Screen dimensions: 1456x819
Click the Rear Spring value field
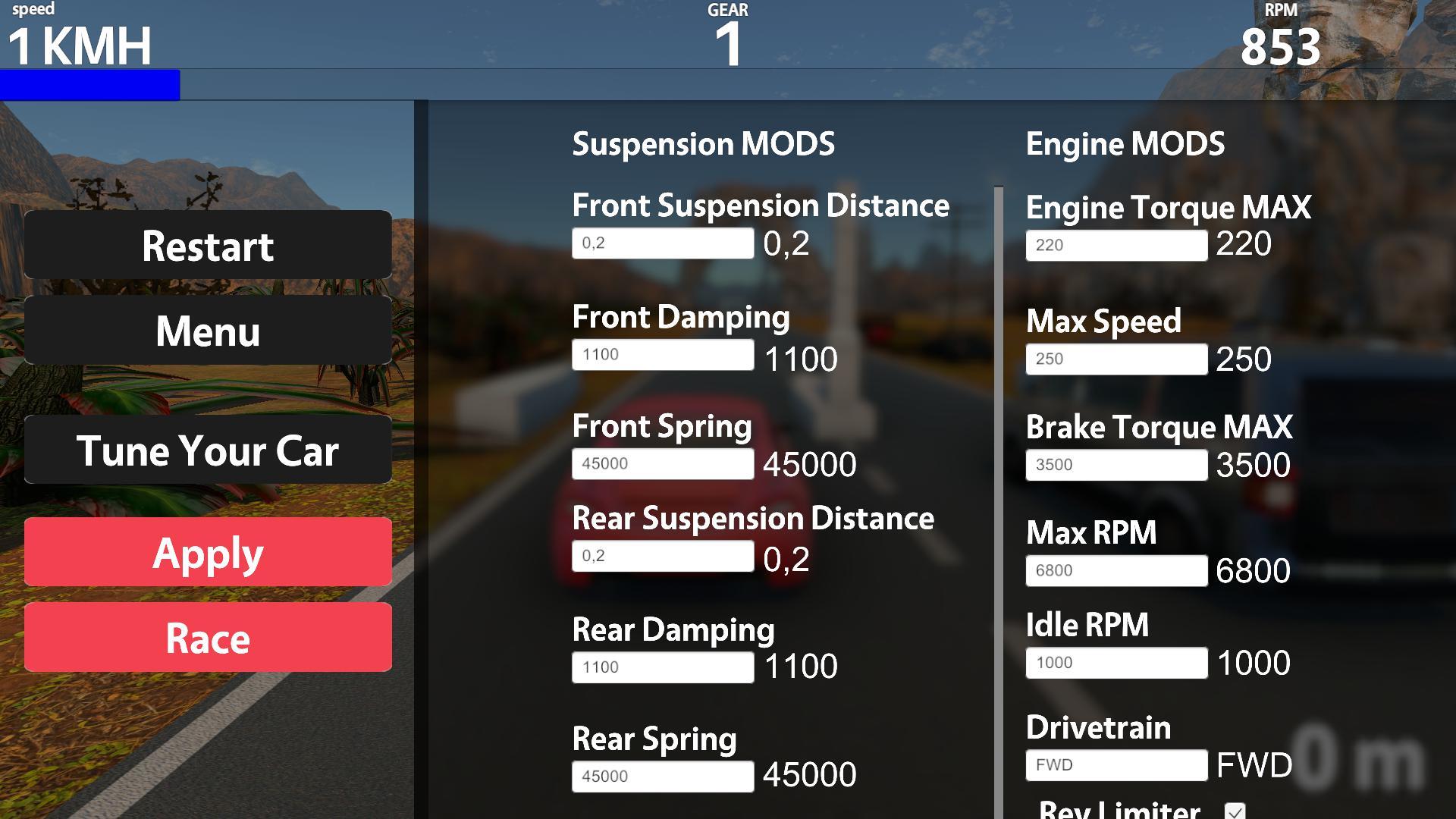(x=662, y=776)
